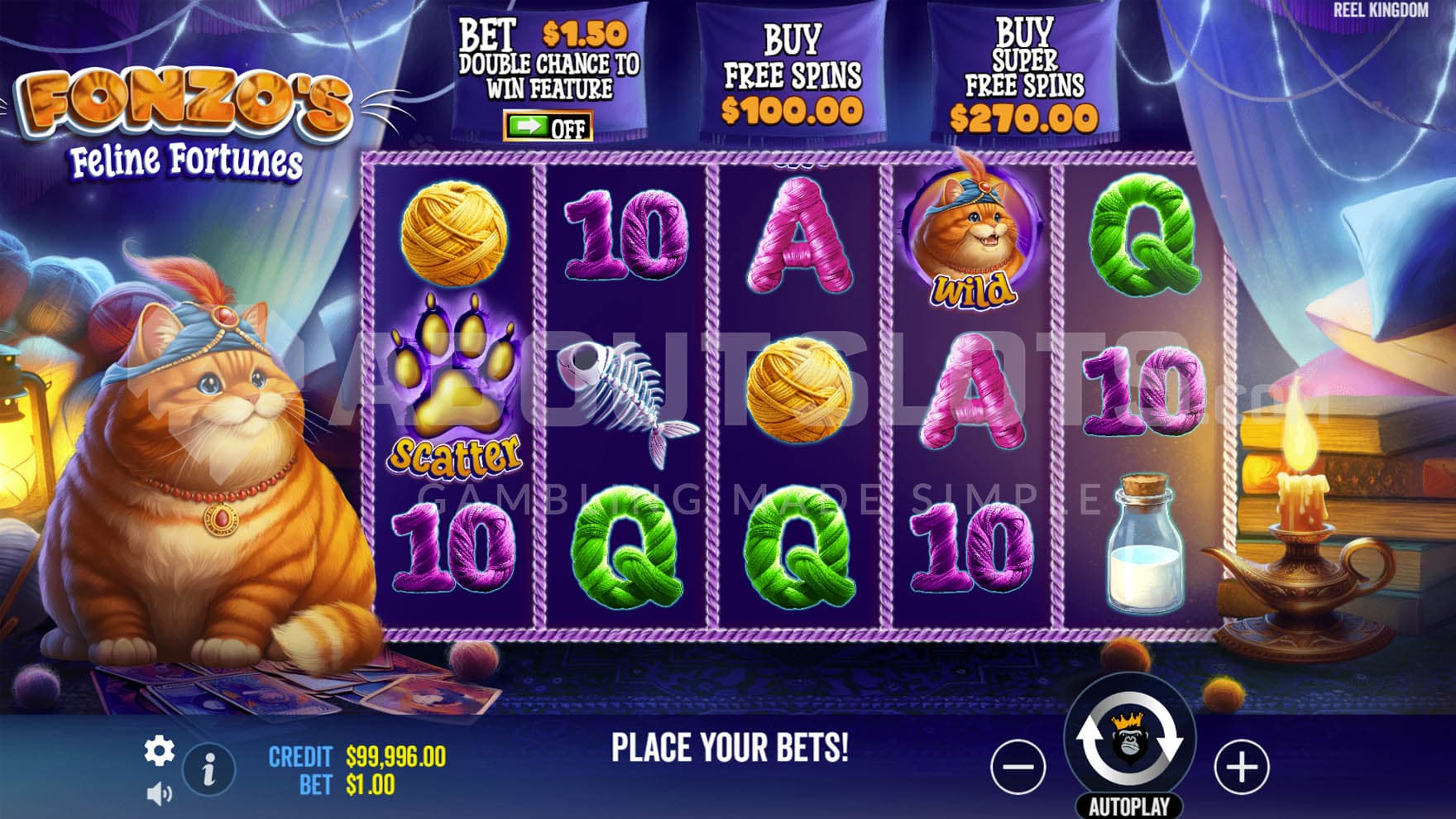Screen dimensions: 1456x819
Task: Increase the bet with plus button
Action: 1241,767
